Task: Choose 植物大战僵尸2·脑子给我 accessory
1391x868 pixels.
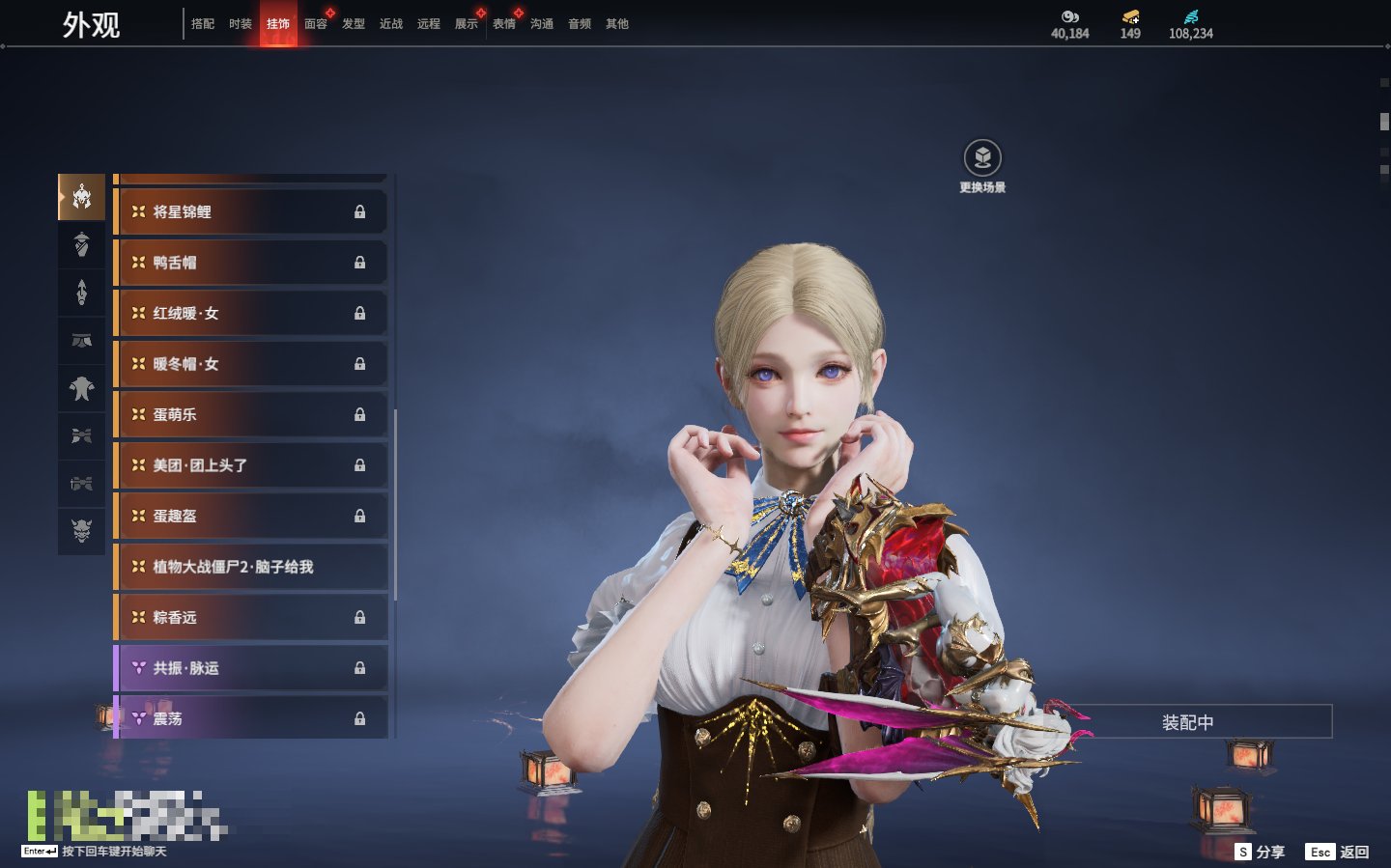Action: (x=251, y=567)
